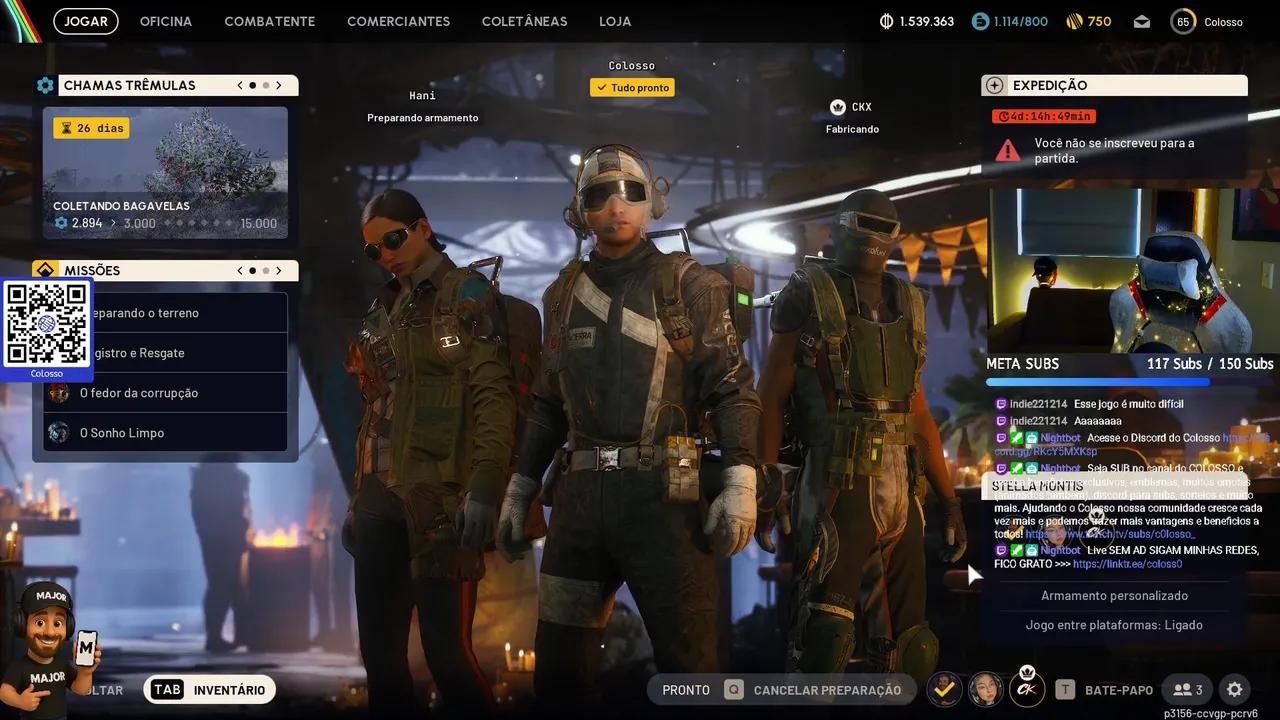Select the O fedor da corrupção mission icon
1280x720 pixels.
coord(60,393)
